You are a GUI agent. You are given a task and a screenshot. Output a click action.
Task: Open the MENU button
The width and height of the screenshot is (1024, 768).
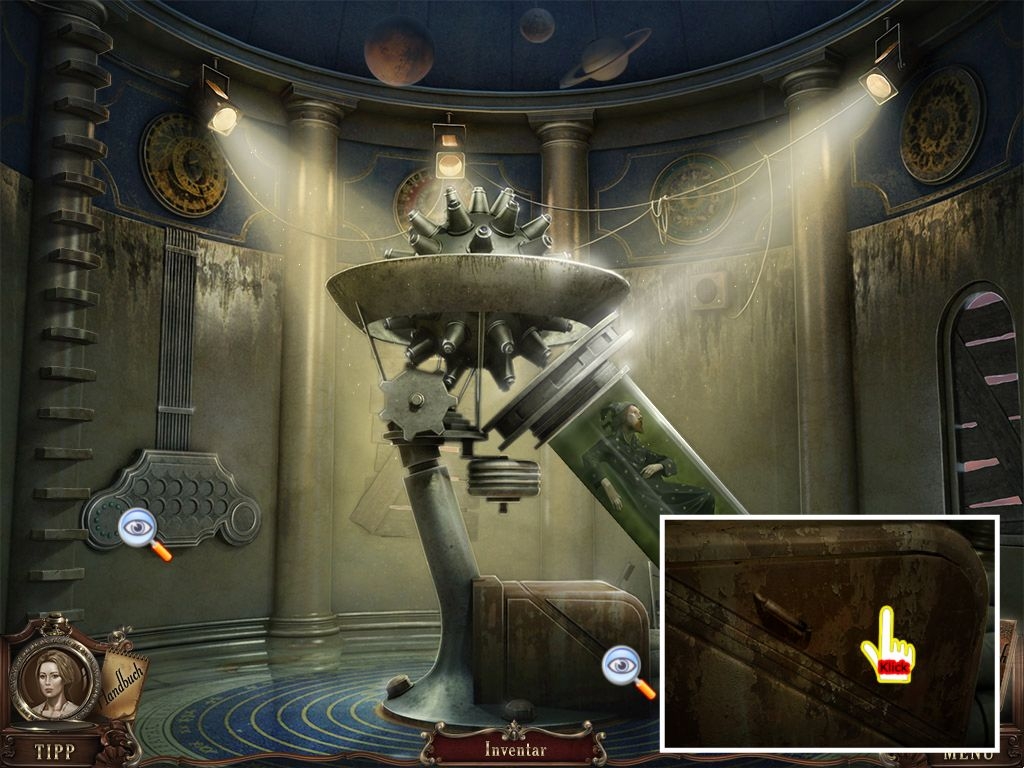(x=967, y=755)
